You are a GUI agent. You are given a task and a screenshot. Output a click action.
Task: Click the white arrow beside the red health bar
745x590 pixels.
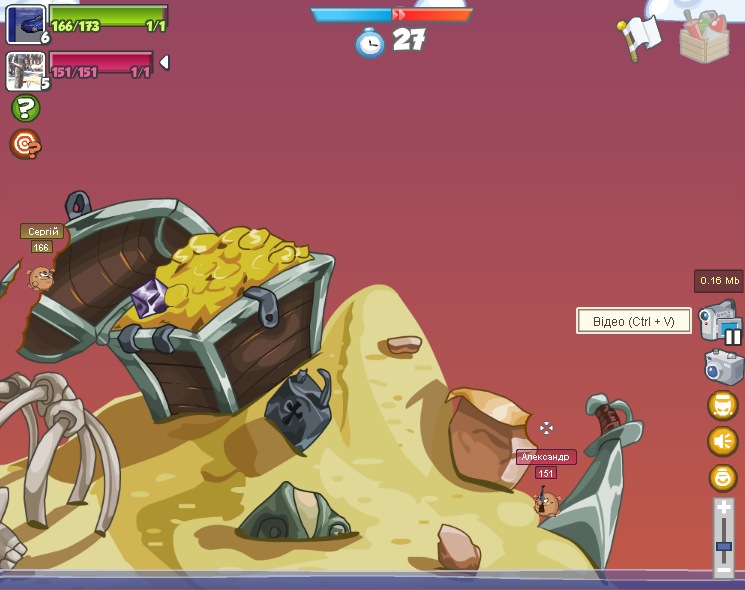164,63
